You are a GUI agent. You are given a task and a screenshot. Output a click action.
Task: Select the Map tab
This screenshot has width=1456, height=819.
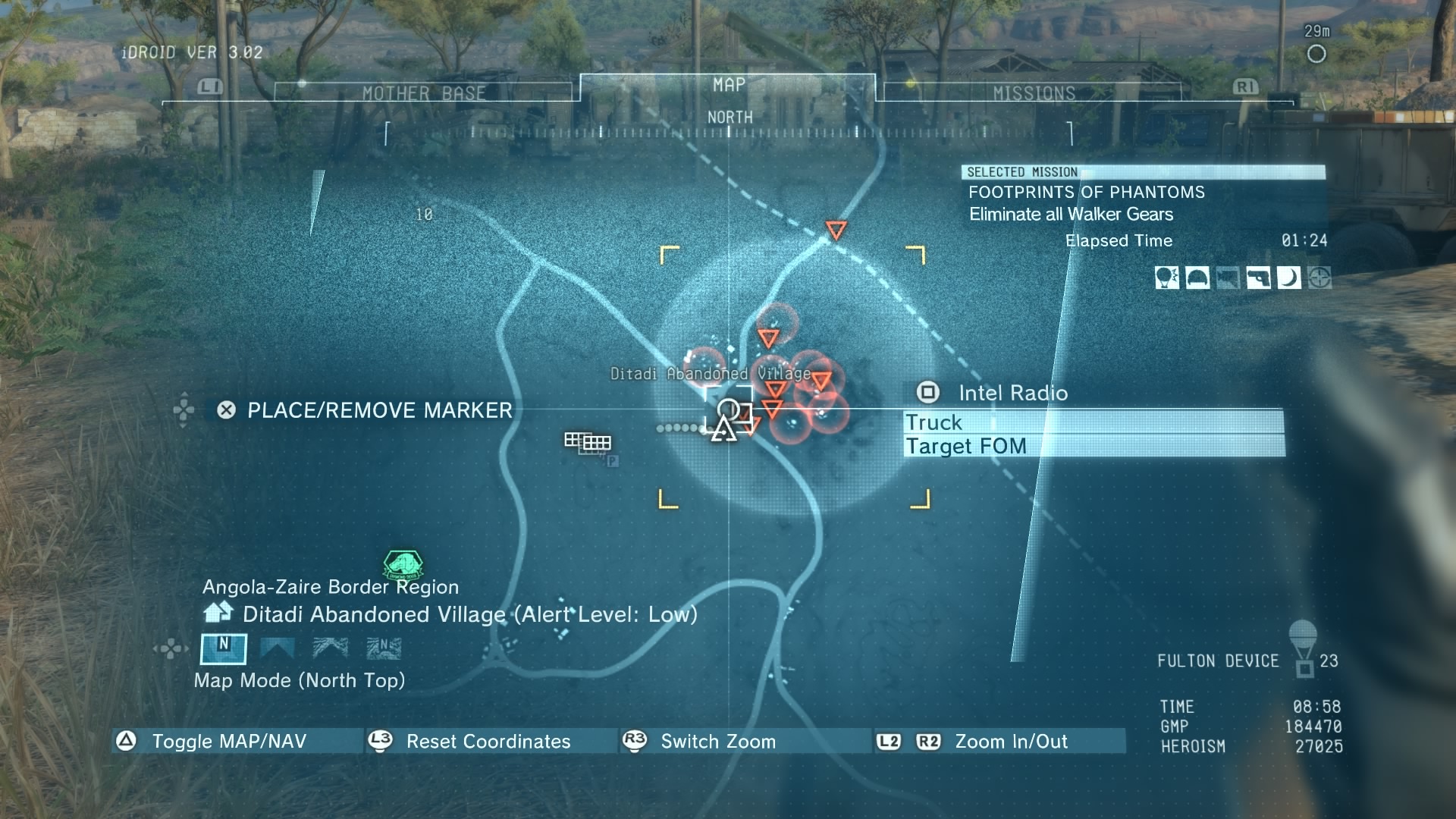click(x=728, y=85)
